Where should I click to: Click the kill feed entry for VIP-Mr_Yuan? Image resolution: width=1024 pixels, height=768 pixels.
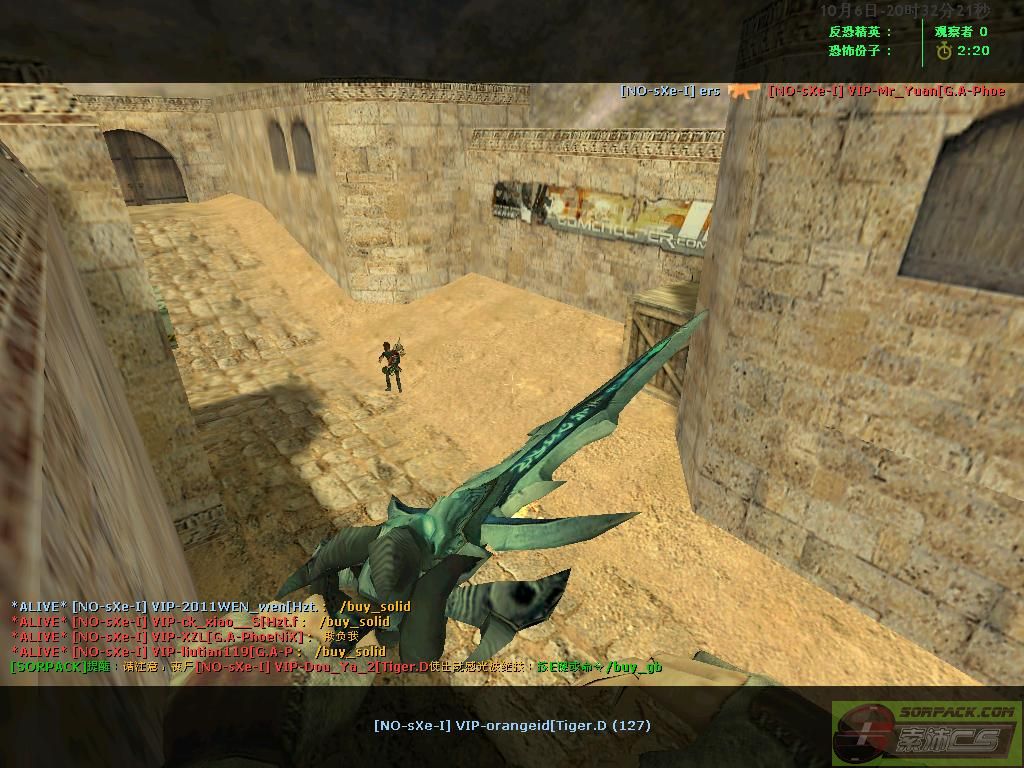(x=886, y=91)
